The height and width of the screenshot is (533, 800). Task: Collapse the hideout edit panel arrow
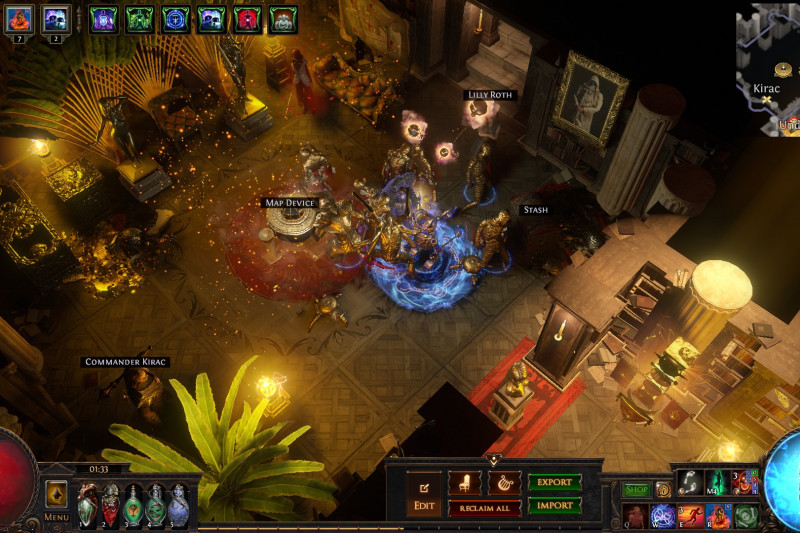click(x=494, y=459)
